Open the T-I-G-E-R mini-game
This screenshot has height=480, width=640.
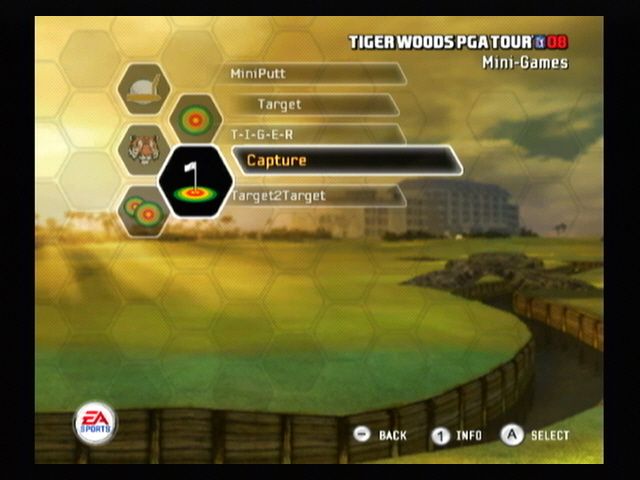pos(315,133)
